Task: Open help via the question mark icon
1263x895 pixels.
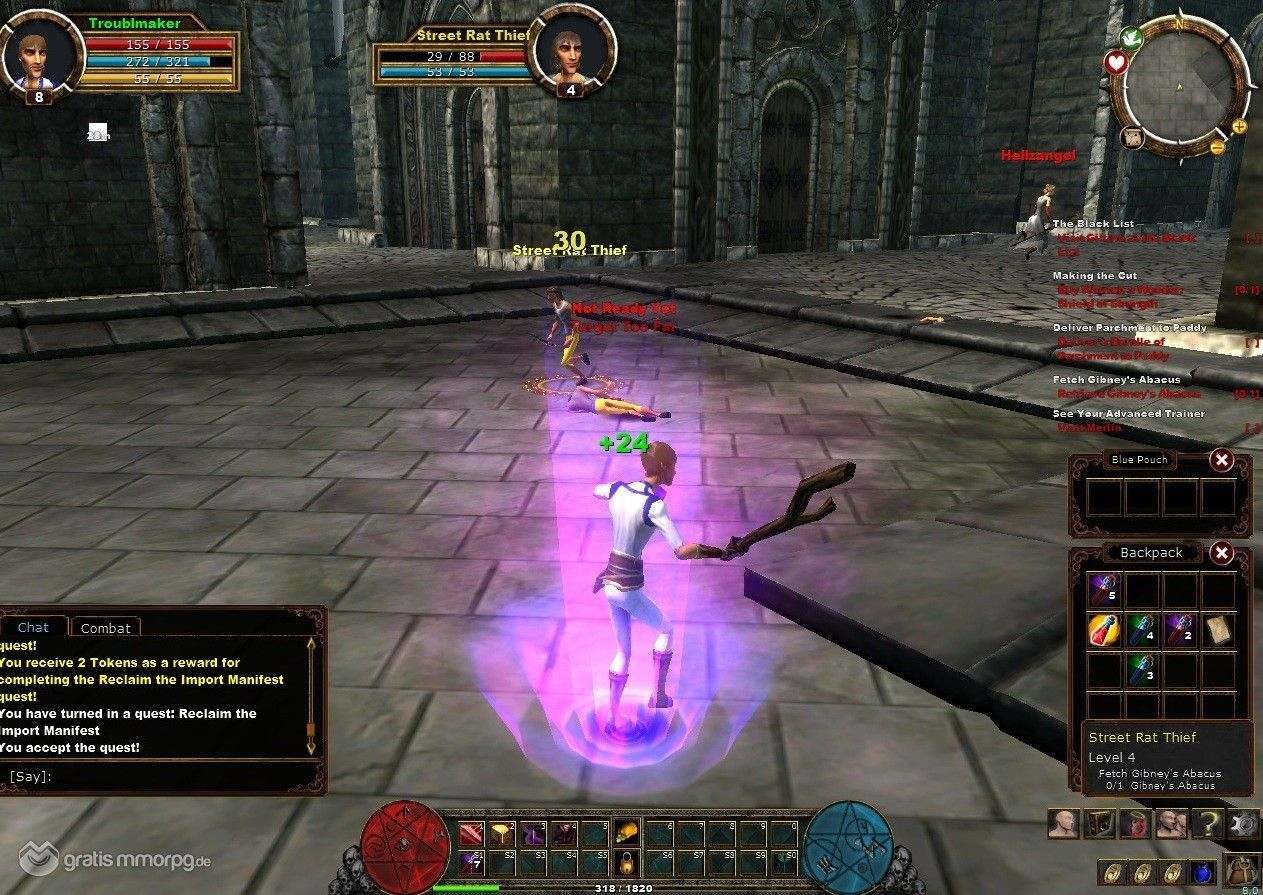Action: [x=1207, y=823]
